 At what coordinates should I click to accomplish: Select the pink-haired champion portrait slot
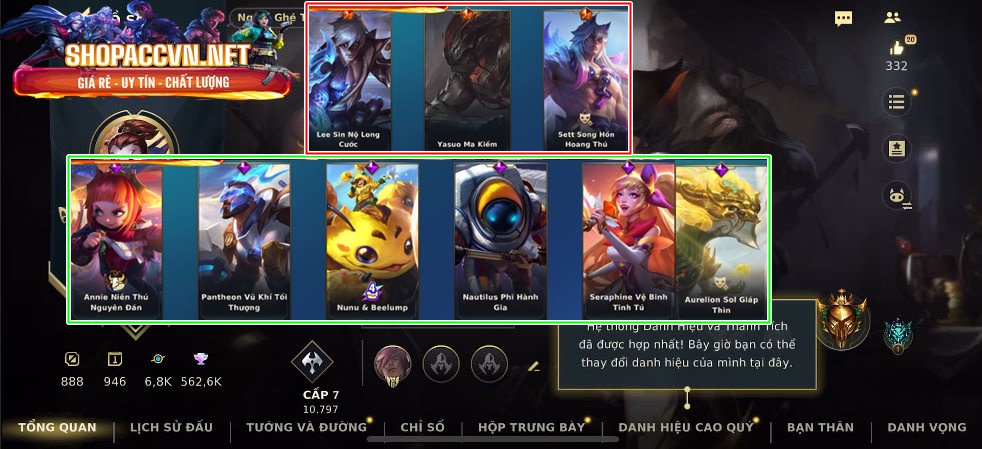click(392, 363)
